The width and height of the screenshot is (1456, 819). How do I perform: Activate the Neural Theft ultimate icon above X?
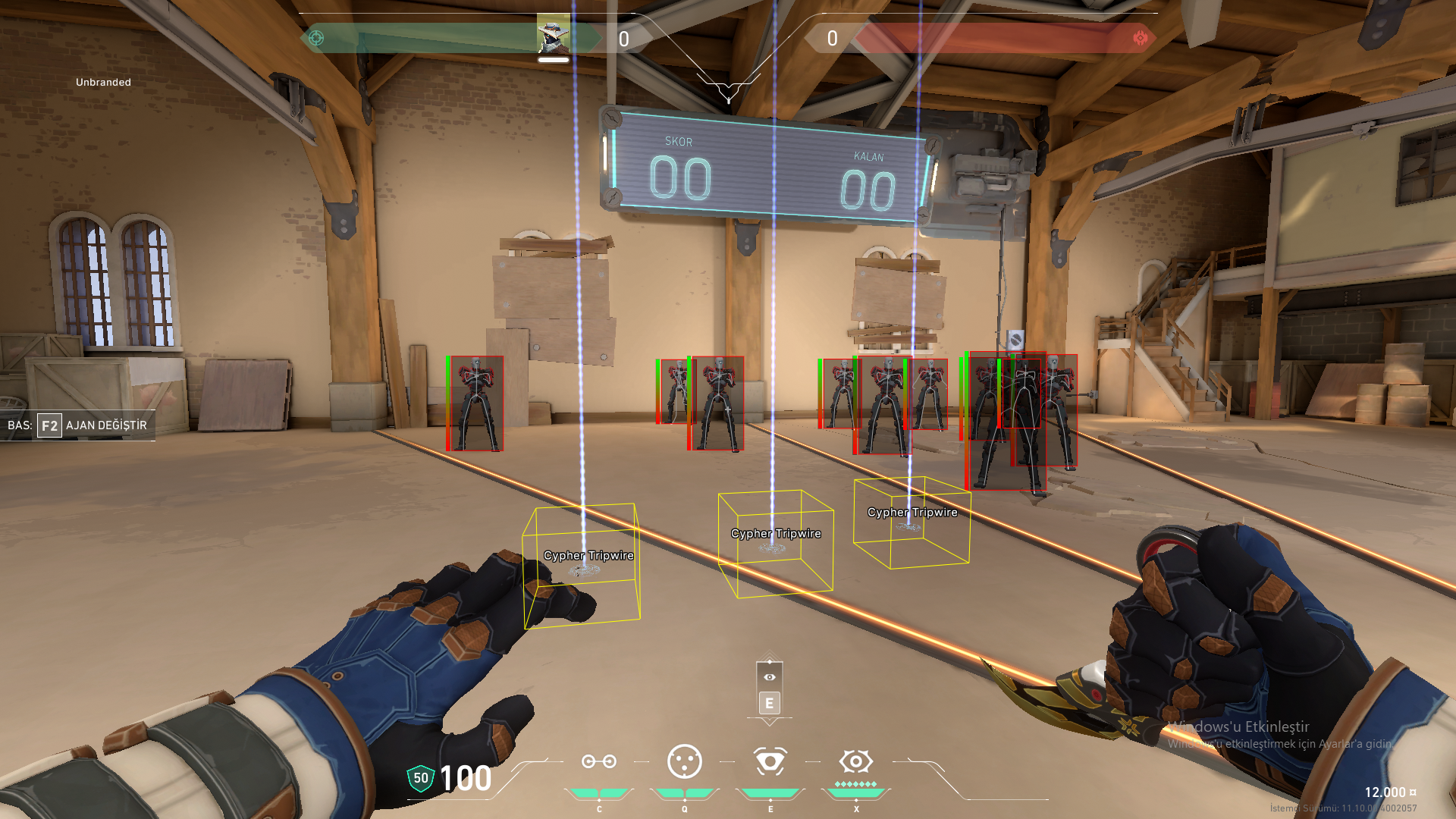tap(856, 760)
